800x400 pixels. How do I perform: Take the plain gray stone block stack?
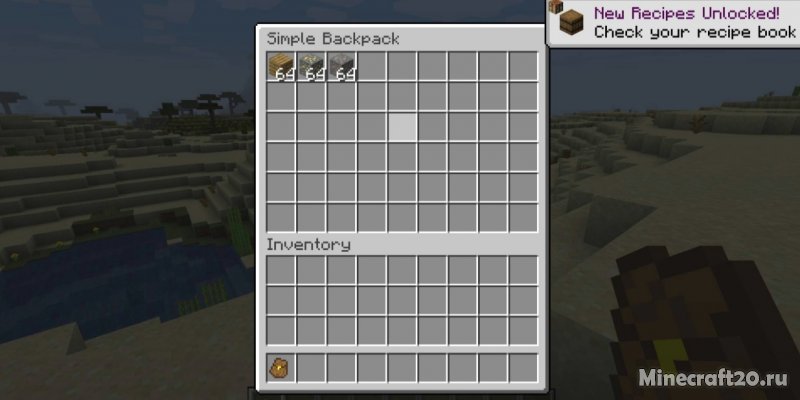[x=342, y=67]
